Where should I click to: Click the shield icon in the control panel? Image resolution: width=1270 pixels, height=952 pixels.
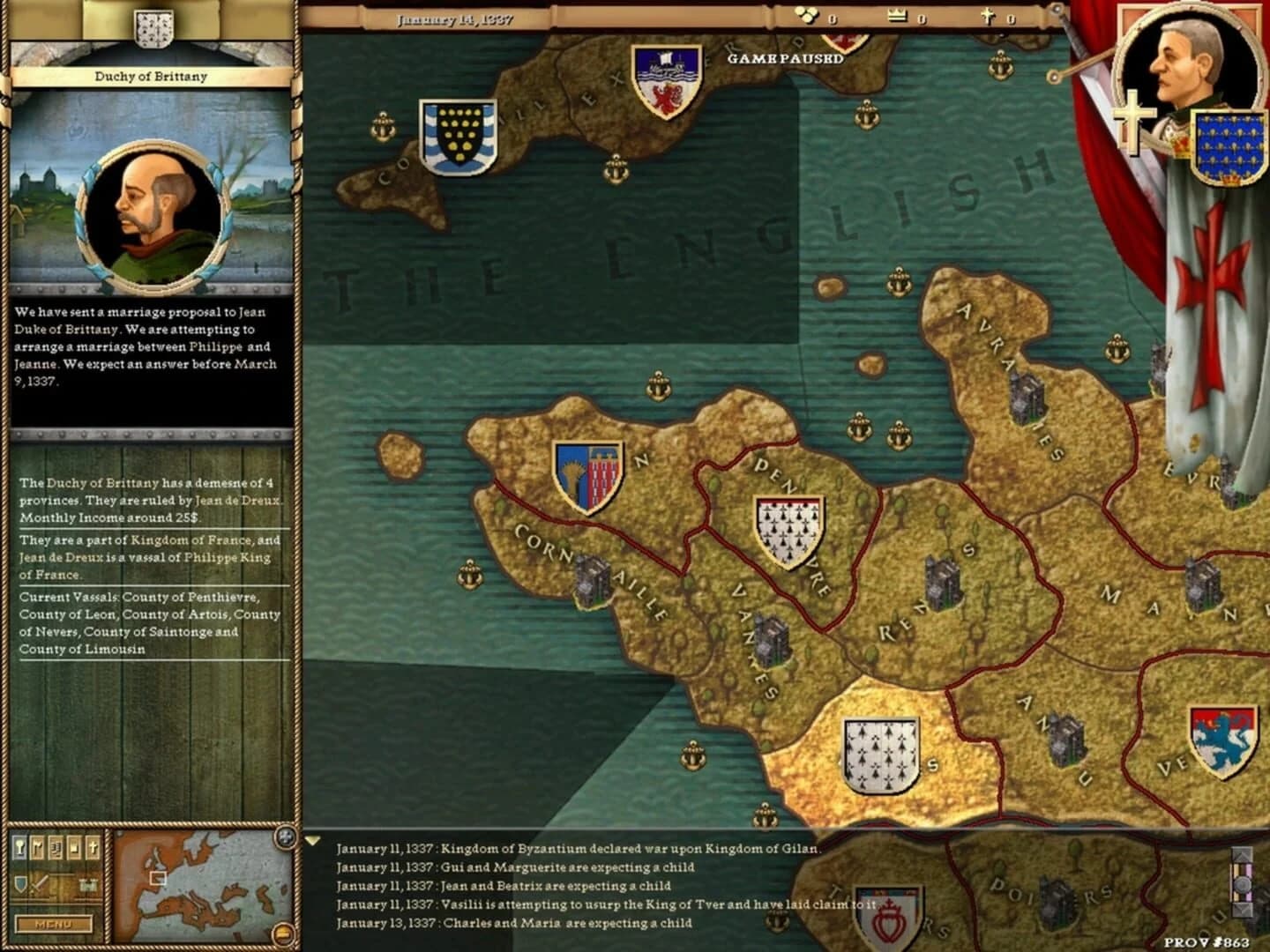(x=19, y=882)
